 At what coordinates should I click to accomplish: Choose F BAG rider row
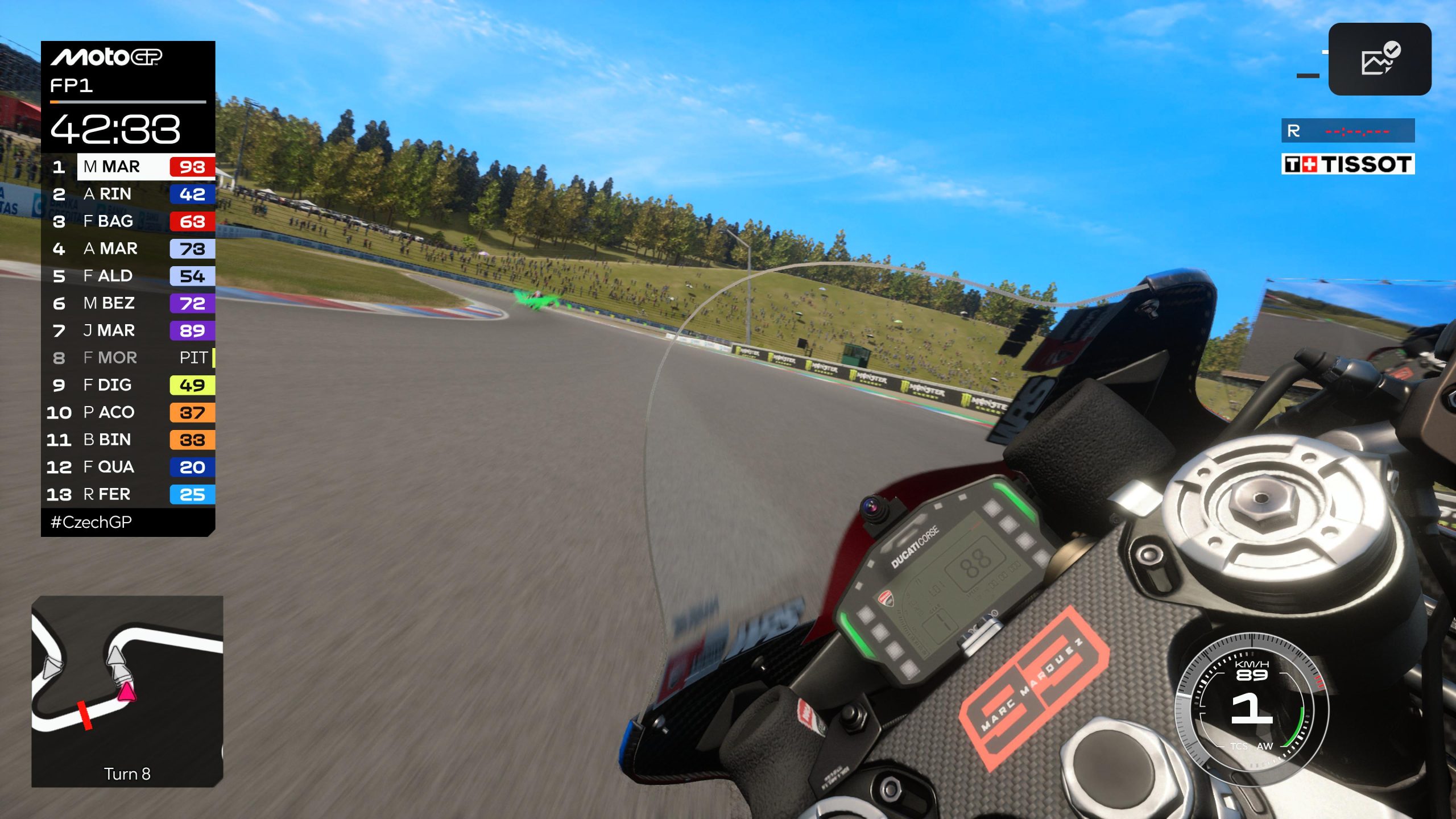(x=129, y=221)
